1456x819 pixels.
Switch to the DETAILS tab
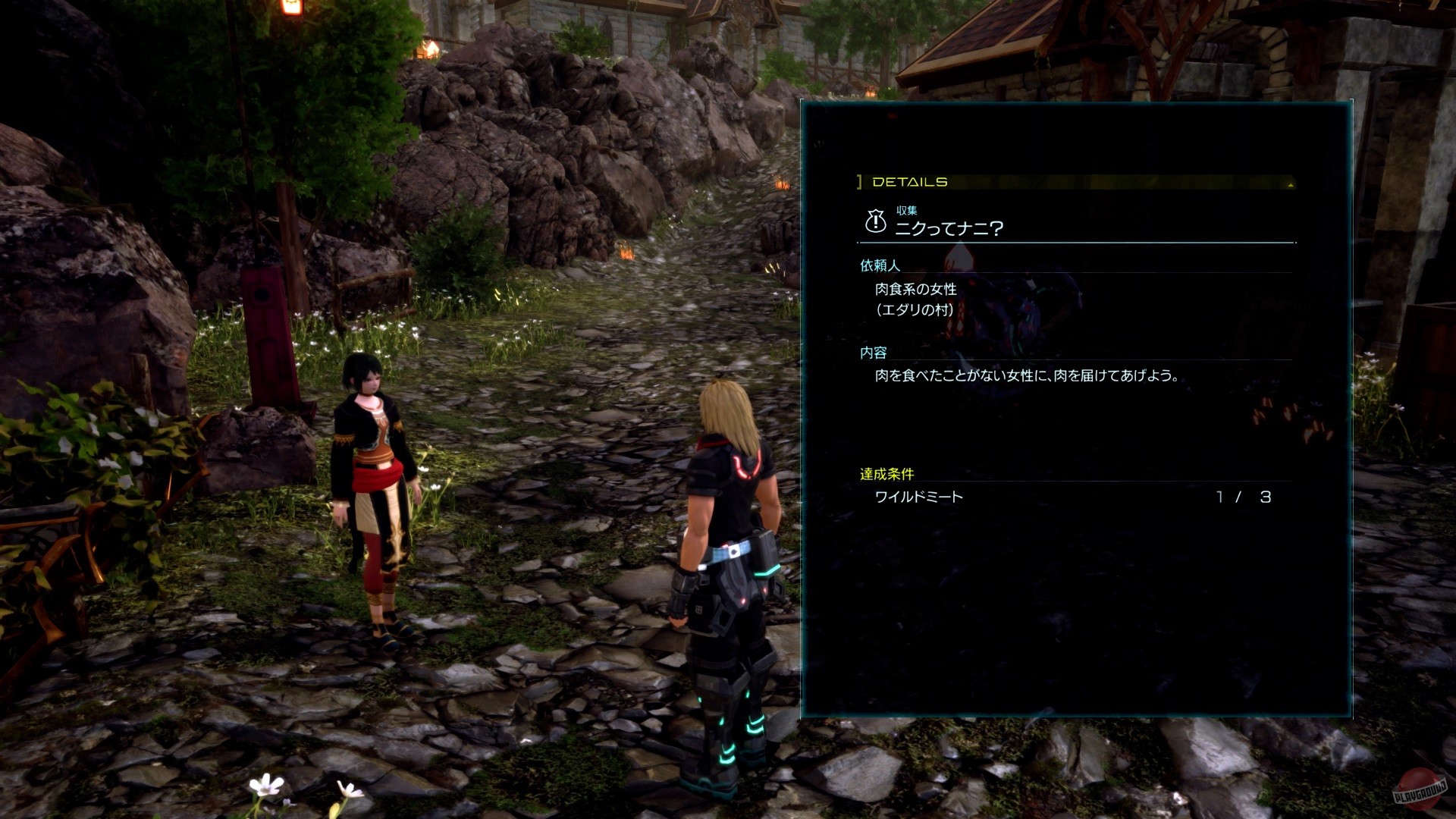tap(910, 182)
